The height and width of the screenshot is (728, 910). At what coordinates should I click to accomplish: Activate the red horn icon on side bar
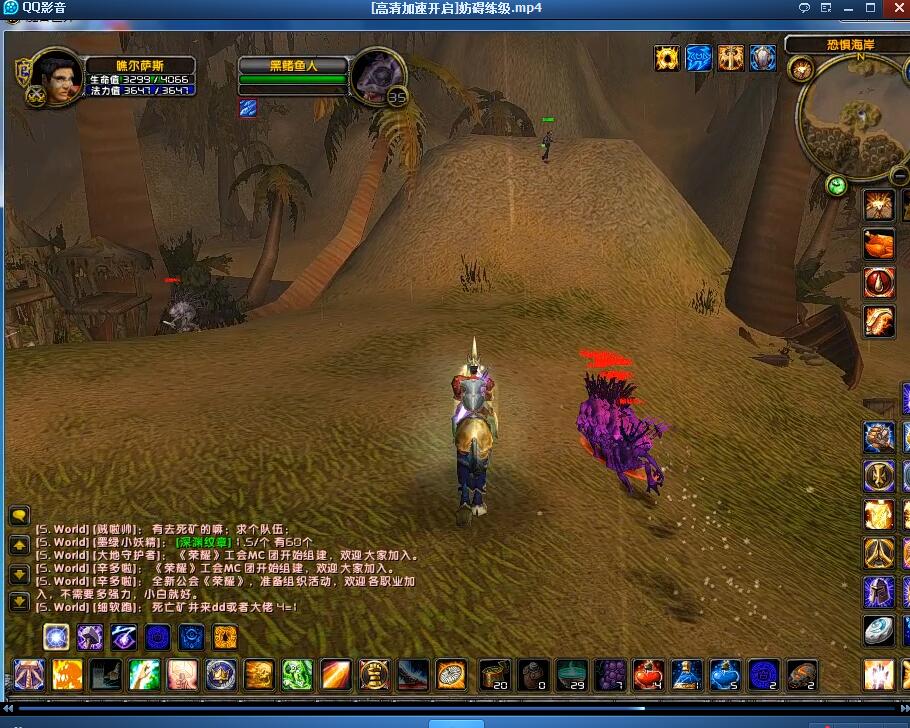pos(879,282)
